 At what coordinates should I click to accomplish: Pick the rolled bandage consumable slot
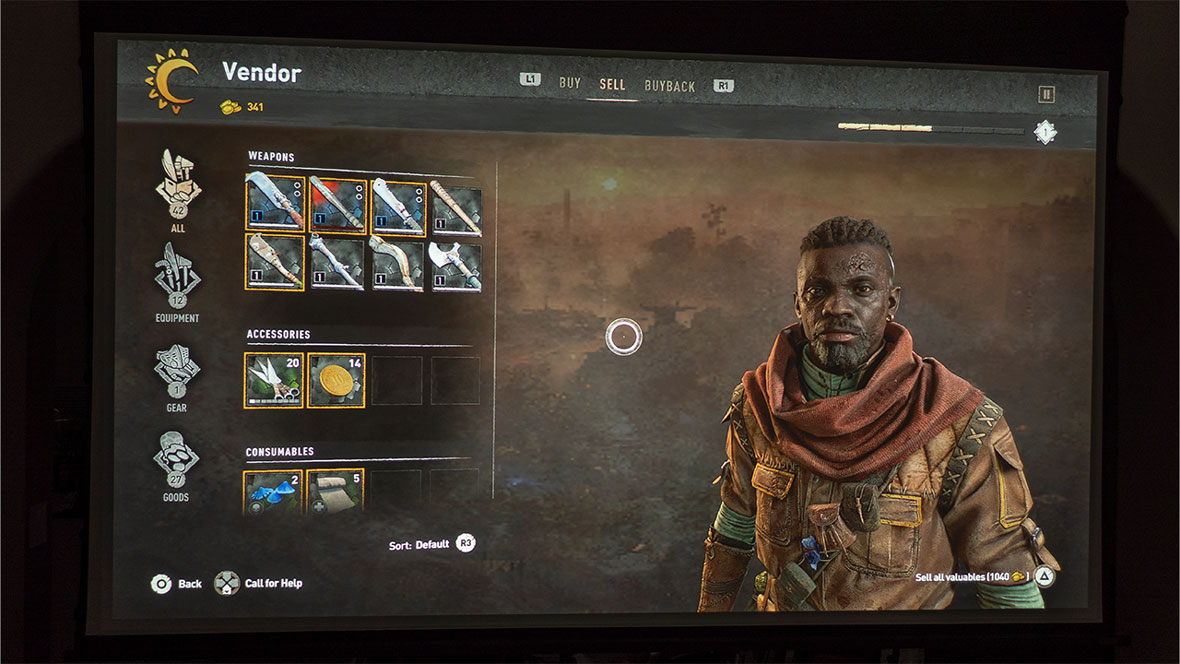pyautogui.click(x=335, y=491)
